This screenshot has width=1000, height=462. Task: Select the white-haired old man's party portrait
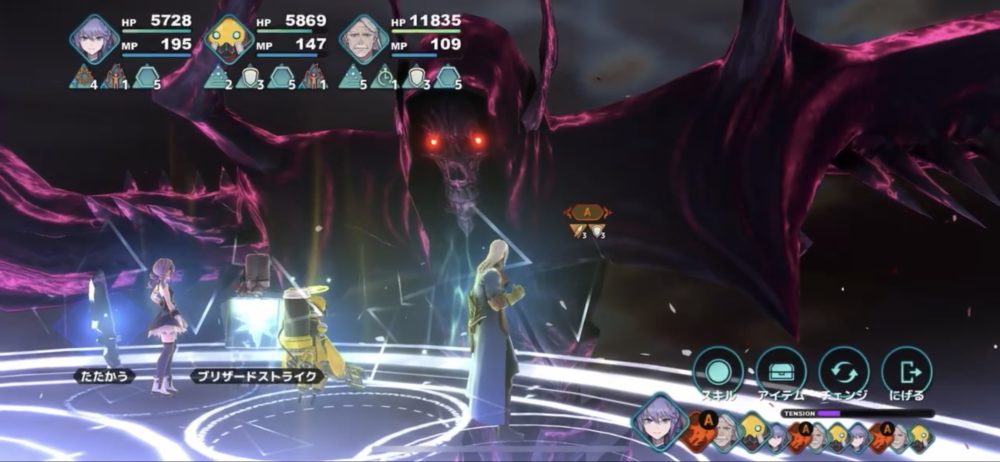363,39
